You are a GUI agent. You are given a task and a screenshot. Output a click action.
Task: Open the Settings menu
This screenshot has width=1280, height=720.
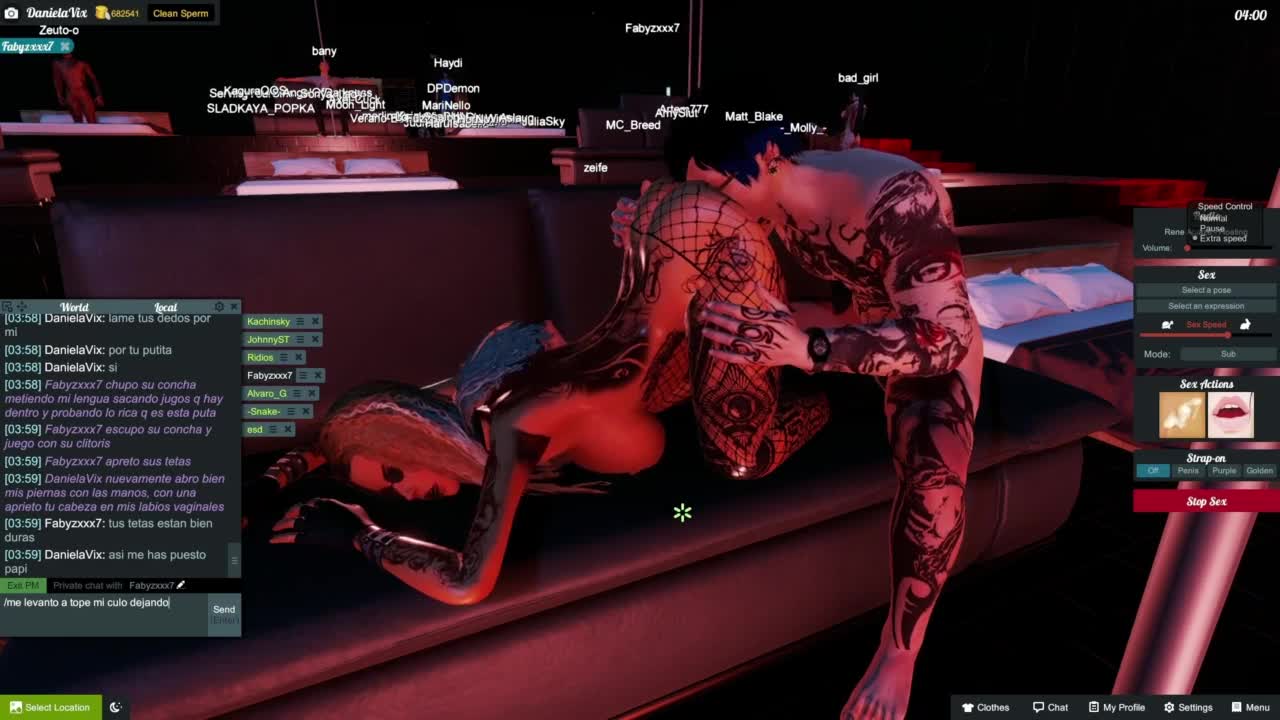click(1187, 707)
